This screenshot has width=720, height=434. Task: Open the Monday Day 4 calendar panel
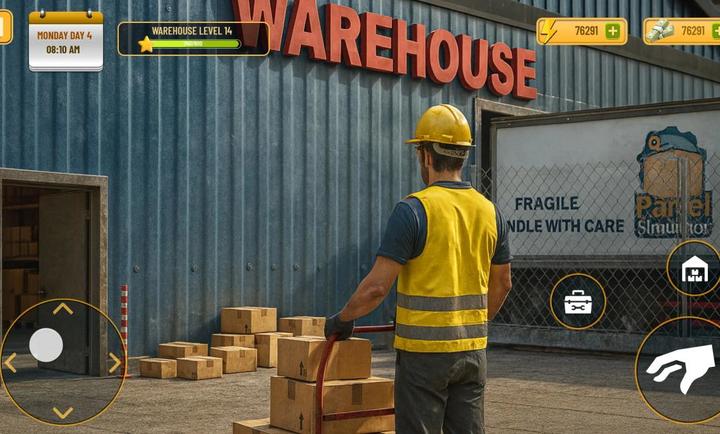click(66, 41)
